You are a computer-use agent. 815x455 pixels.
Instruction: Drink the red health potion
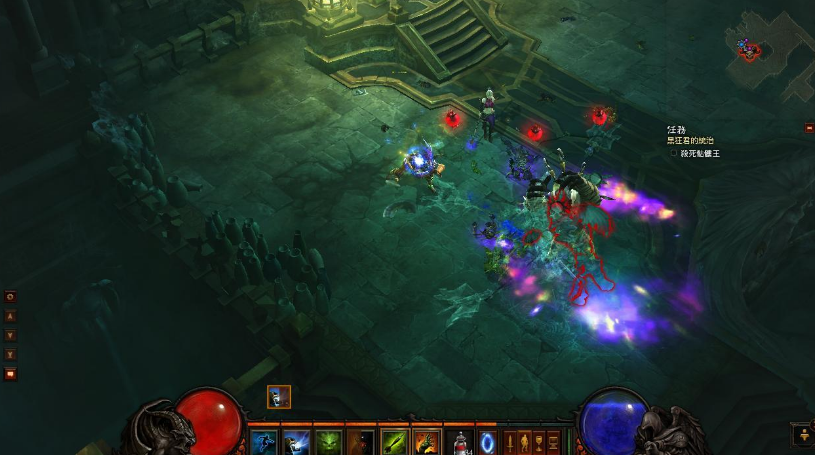[x=460, y=442]
